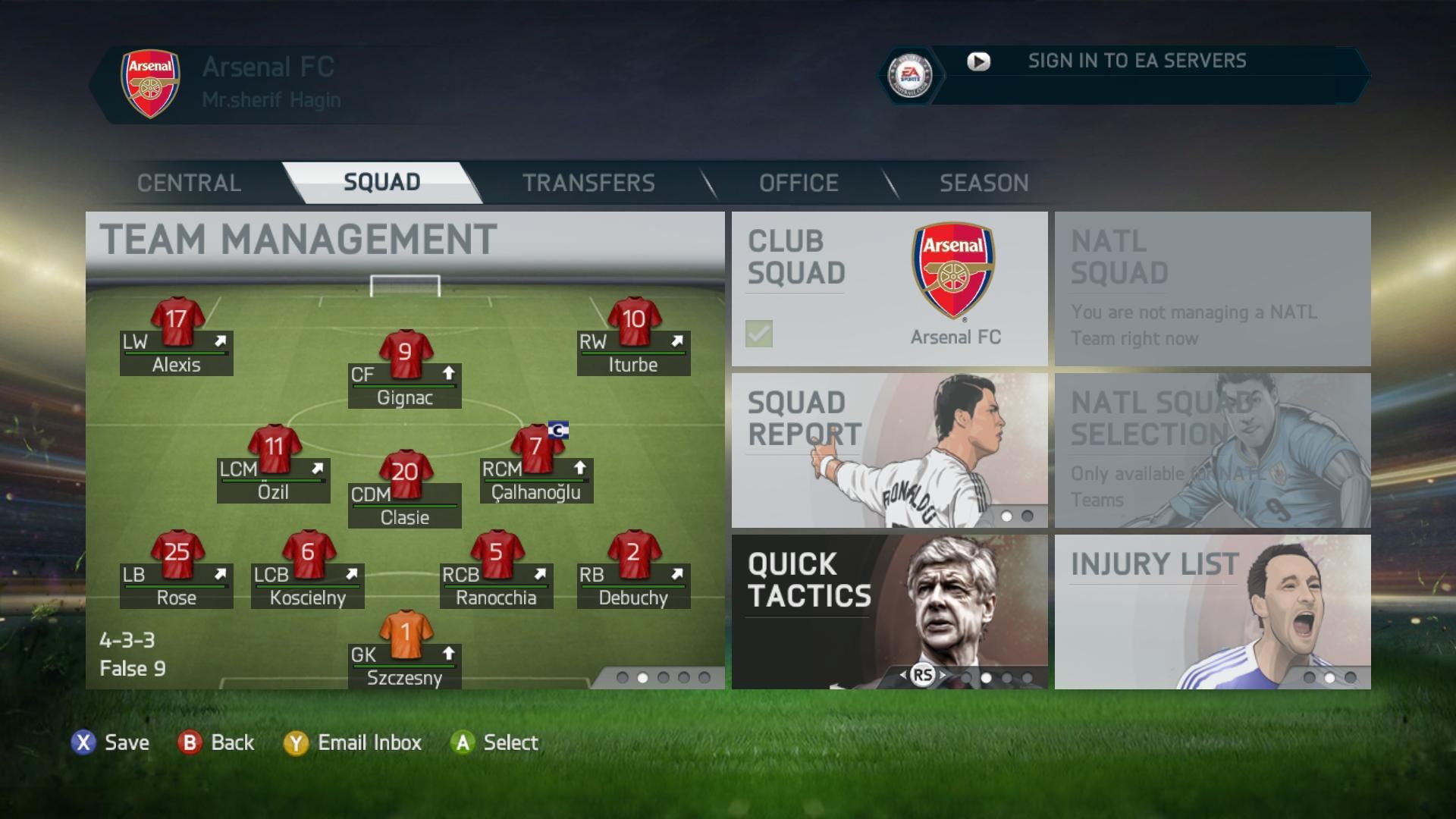
Task: Select the Squad tab
Action: point(381,183)
